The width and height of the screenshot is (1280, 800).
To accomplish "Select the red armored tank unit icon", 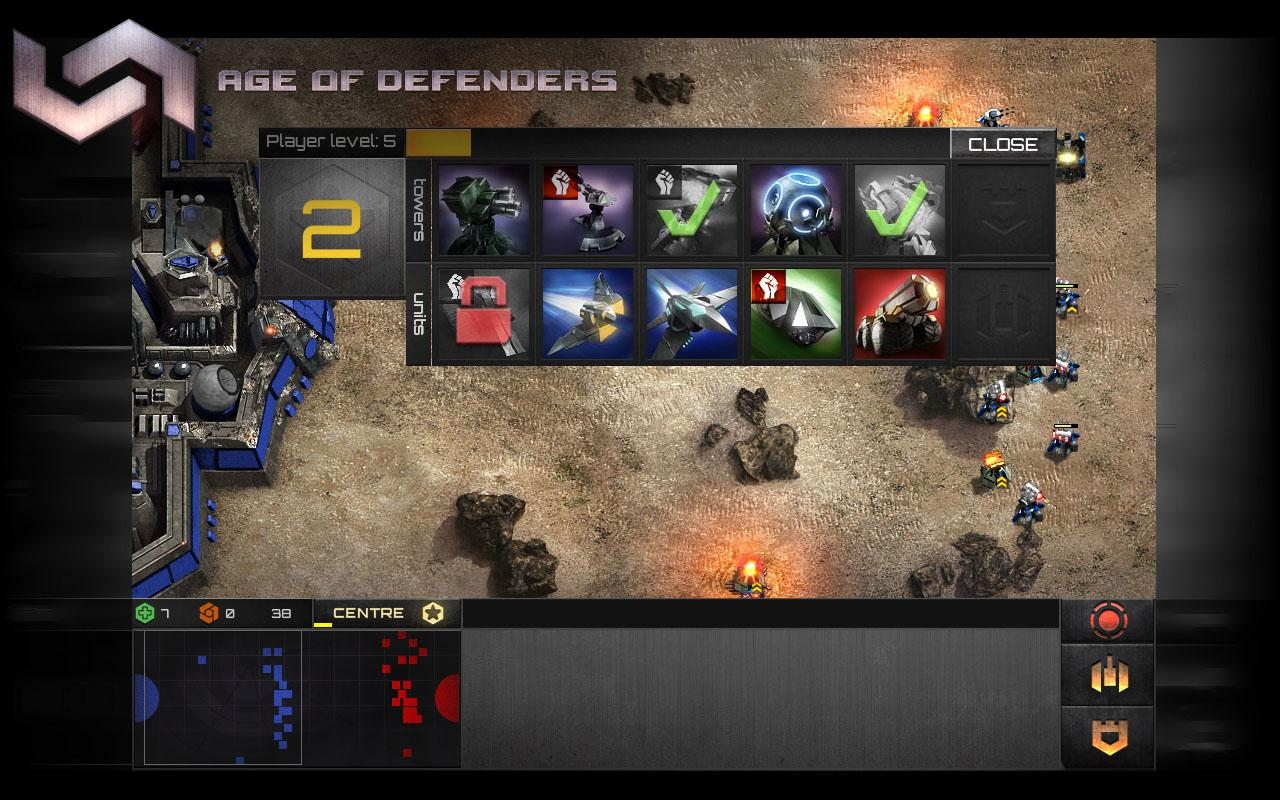I will (x=899, y=312).
